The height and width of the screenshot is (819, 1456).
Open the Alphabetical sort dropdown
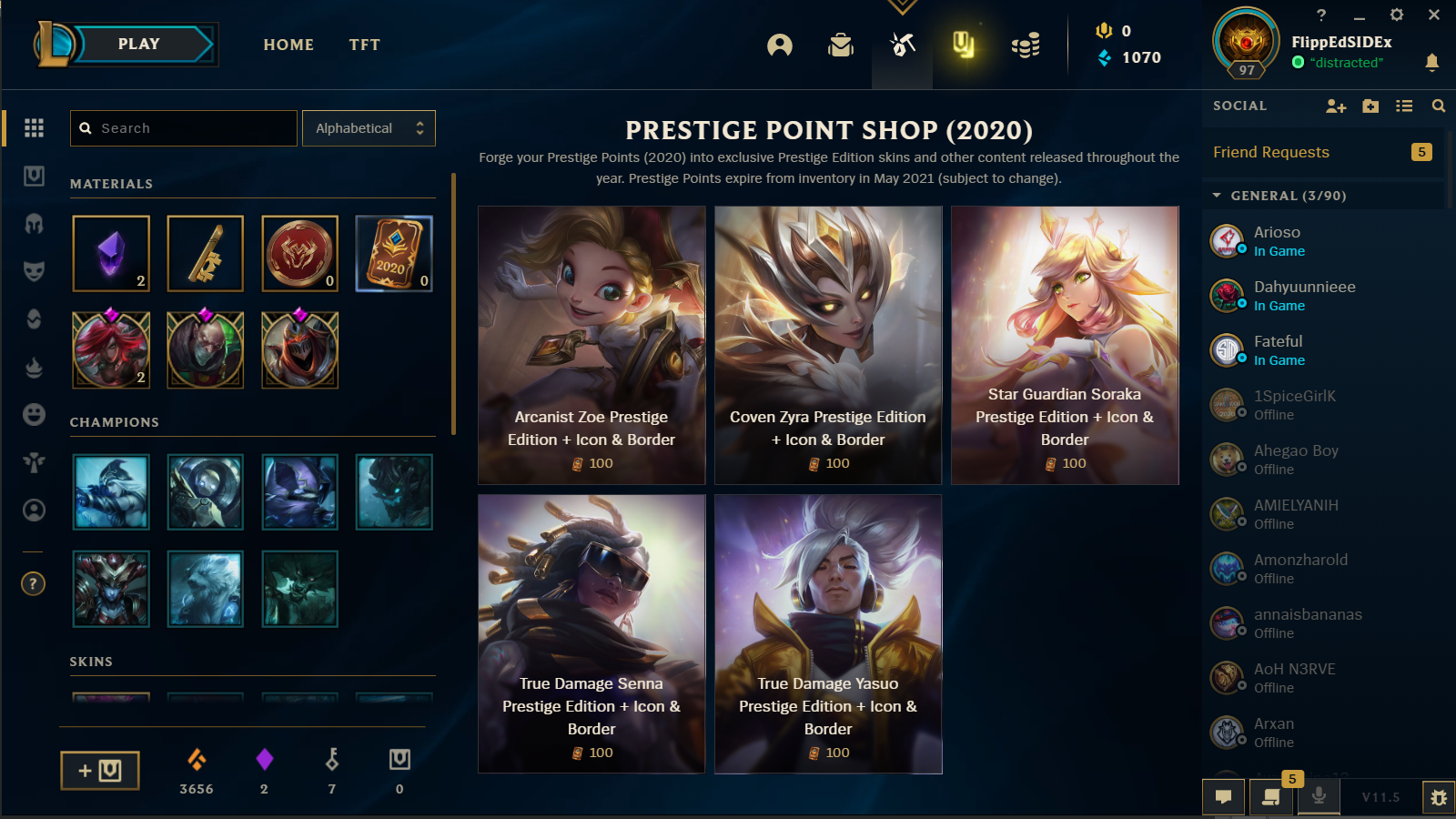click(369, 128)
